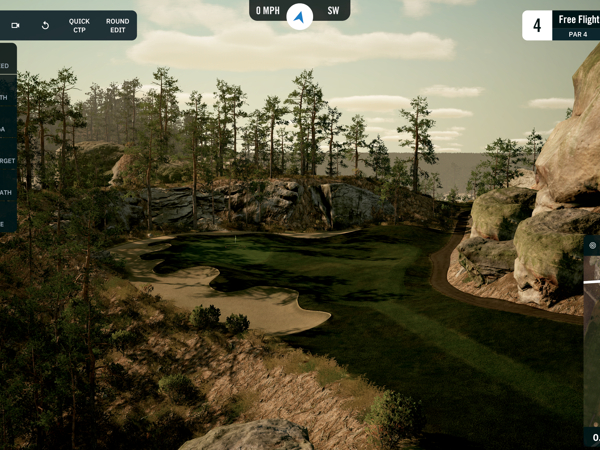Activate the Quick CTP button
Image resolution: width=600 pixels, height=450 pixels.
(x=80, y=25)
